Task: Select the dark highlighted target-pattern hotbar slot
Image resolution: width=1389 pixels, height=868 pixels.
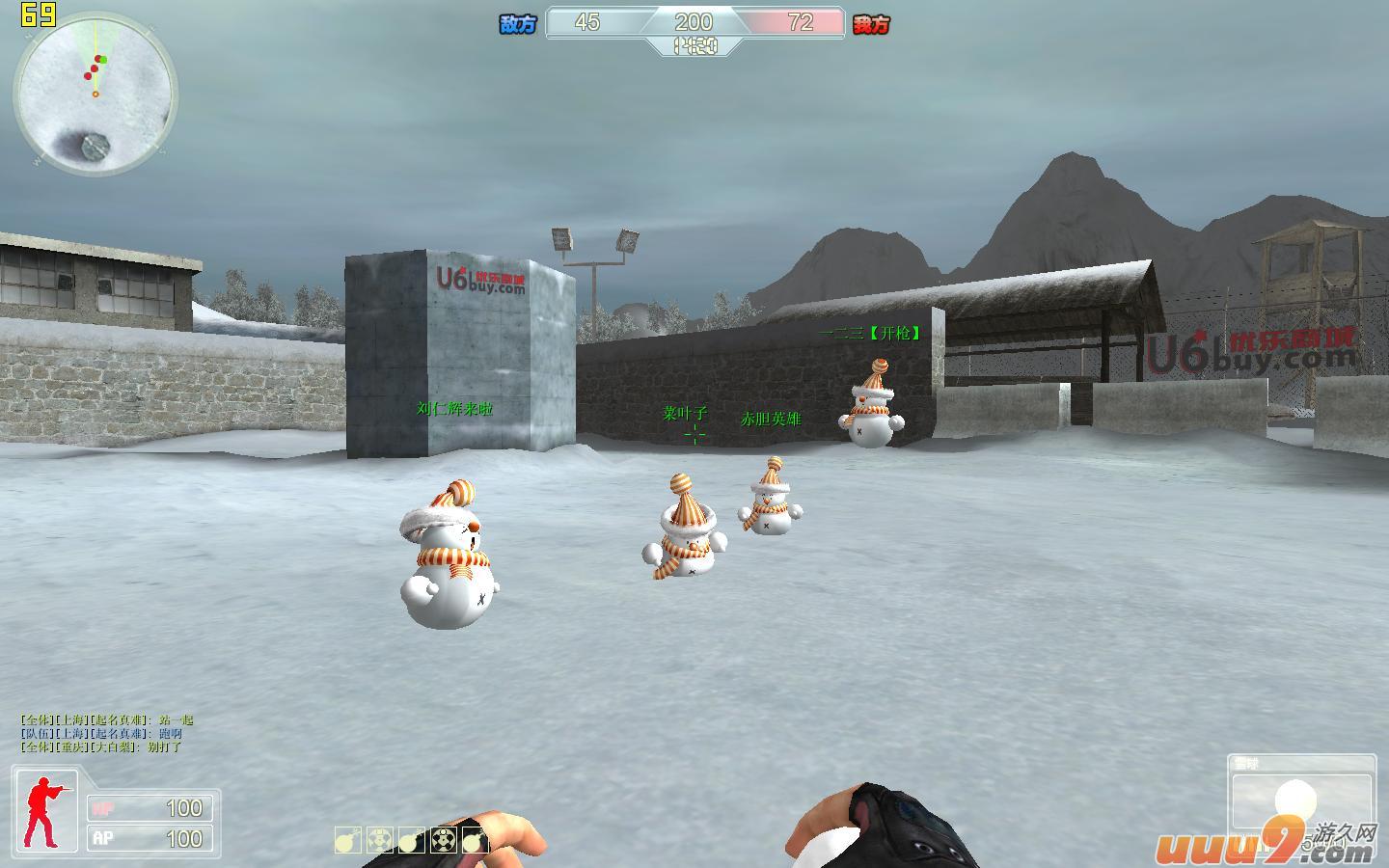Action: click(443, 840)
